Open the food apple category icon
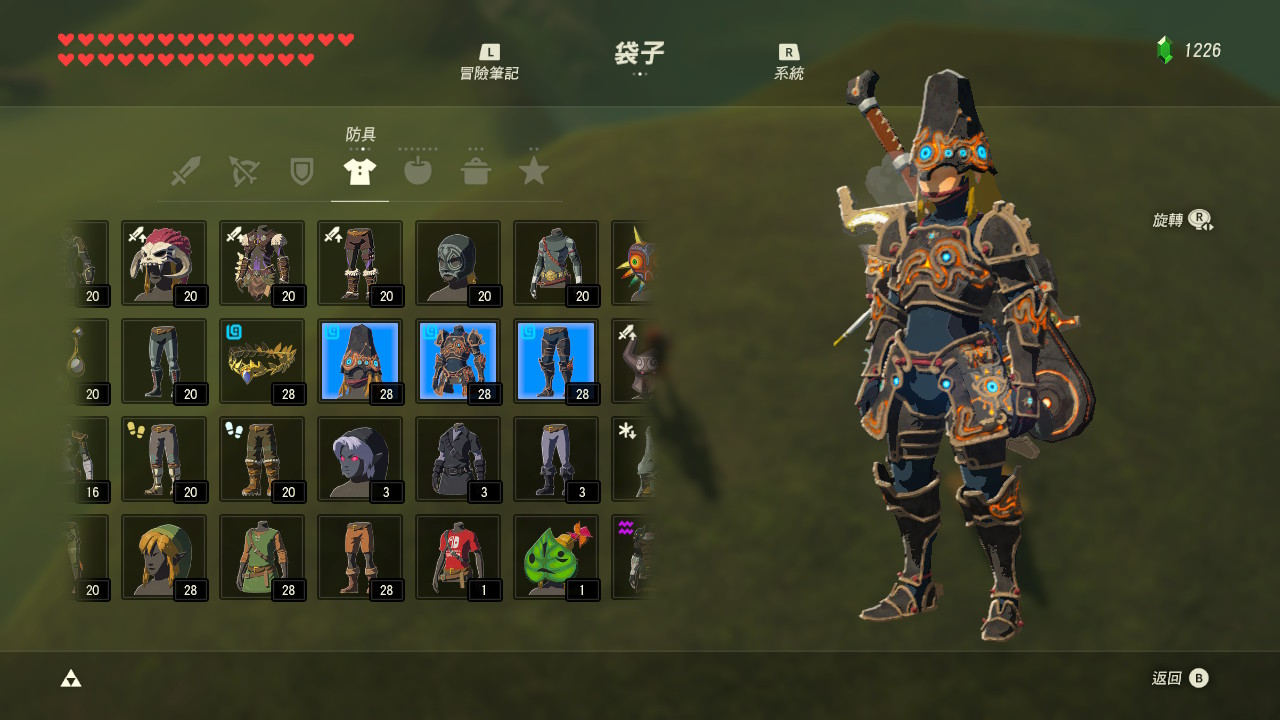1280x720 pixels. (x=417, y=170)
